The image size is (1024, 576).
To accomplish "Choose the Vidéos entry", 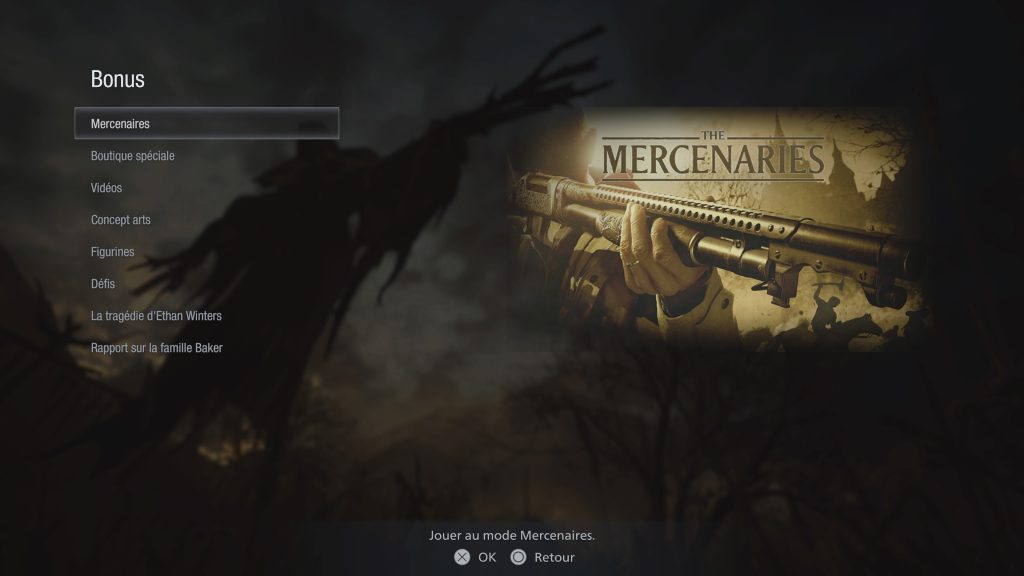I will click(x=106, y=188).
